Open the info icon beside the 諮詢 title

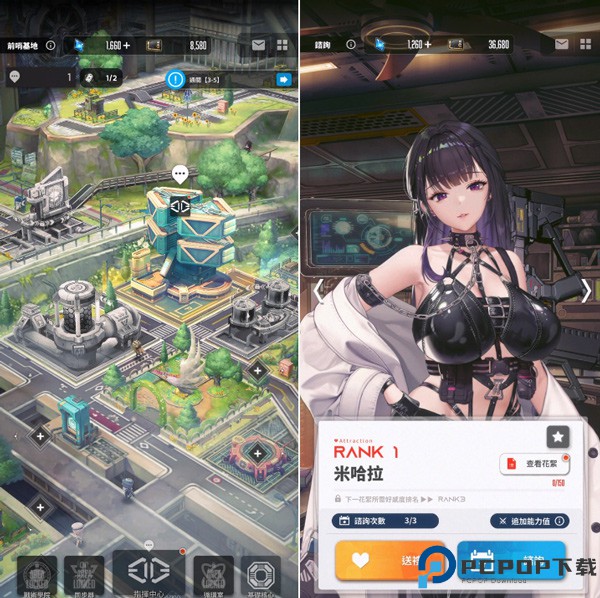coord(350,44)
